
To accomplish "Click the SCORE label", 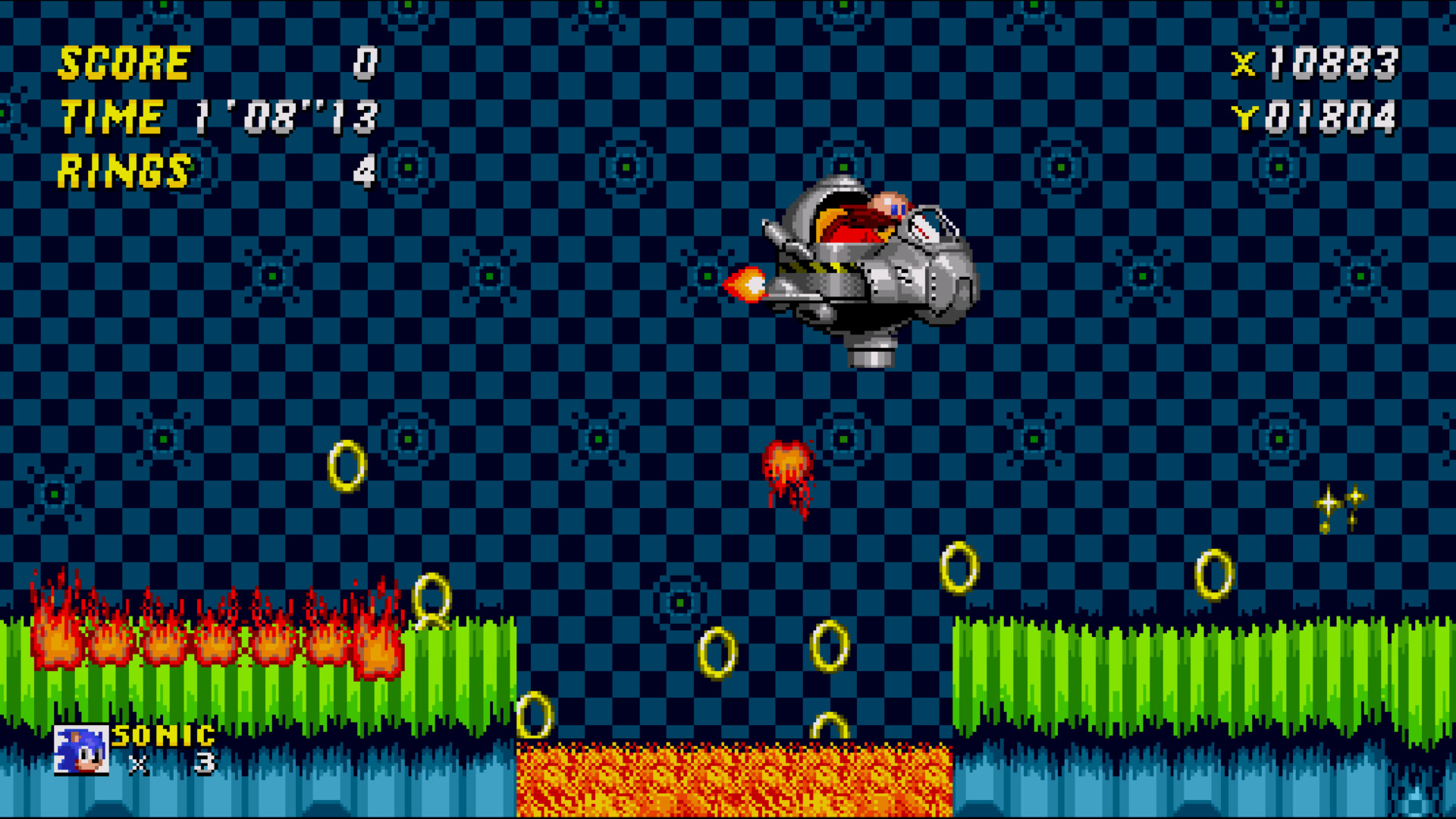I will tap(125, 62).
